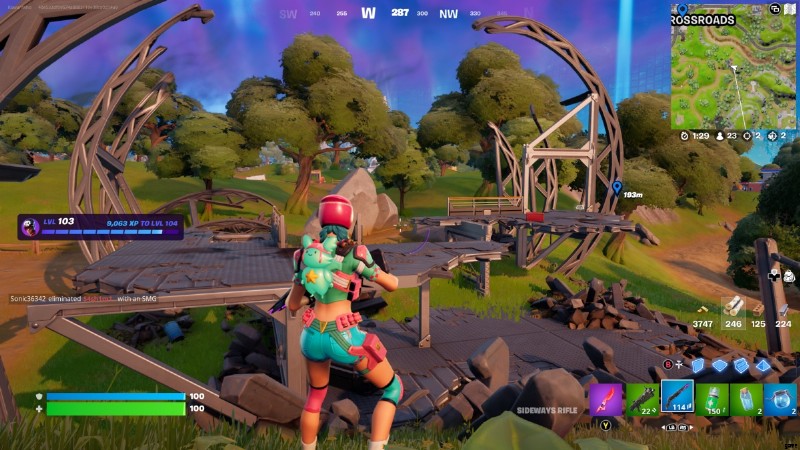Select the brick building material
800x450 pixels.
point(759,308)
